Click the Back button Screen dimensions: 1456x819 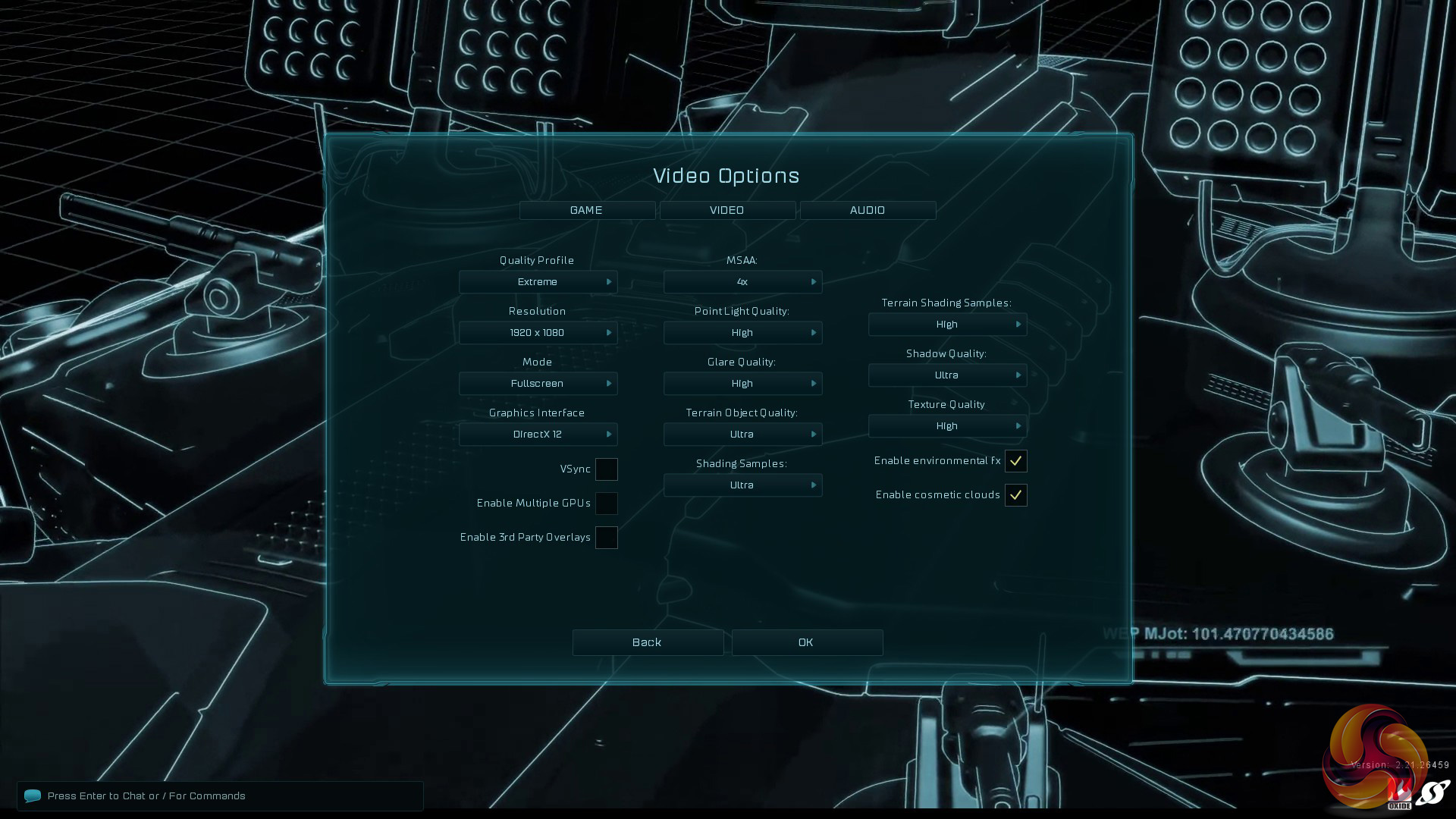click(x=648, y=642)
